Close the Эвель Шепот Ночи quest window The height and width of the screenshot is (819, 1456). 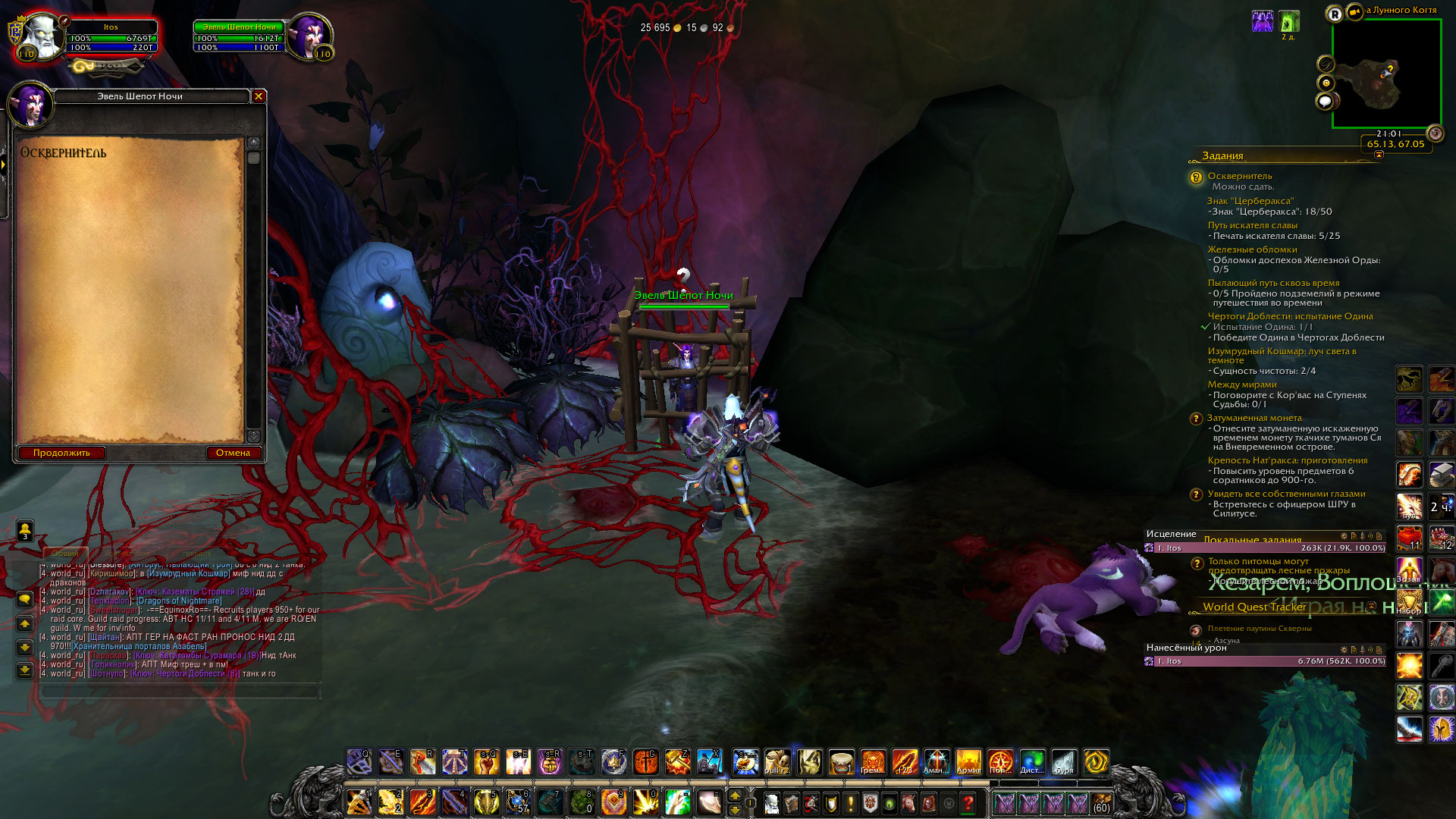click(x=259, y=96)
